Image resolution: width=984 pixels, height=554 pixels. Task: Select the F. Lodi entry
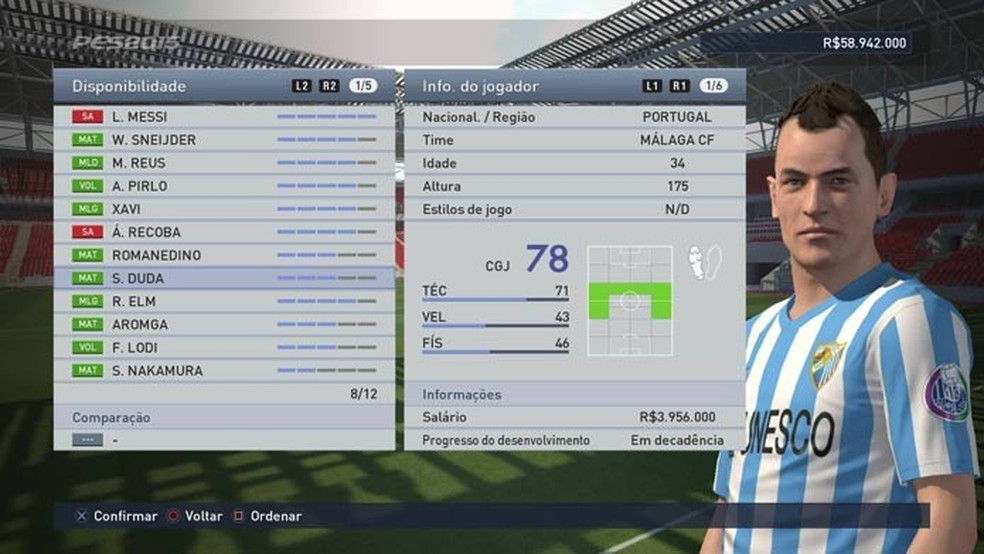224,347
